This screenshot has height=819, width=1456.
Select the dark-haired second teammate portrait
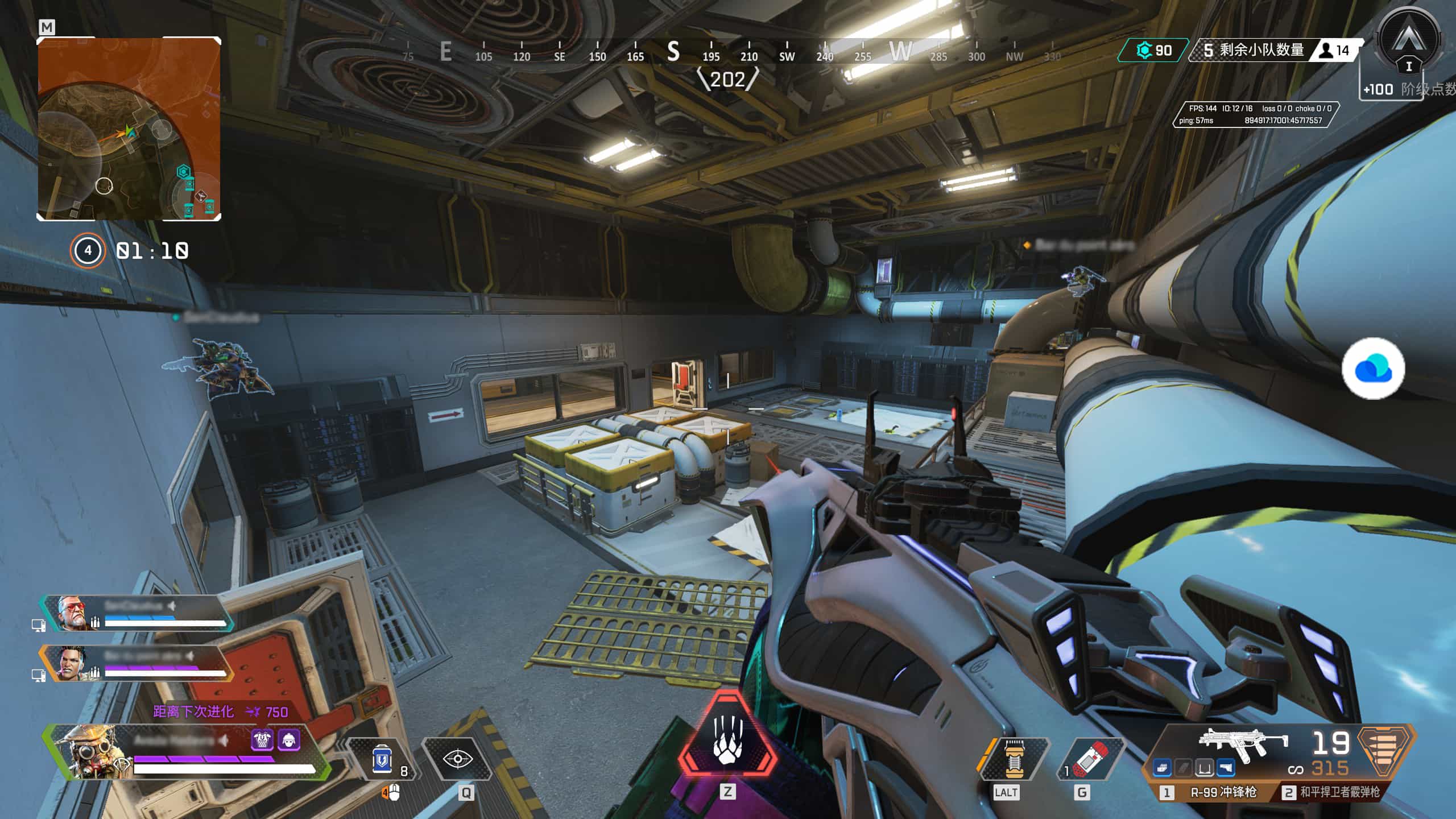(74, 663)
